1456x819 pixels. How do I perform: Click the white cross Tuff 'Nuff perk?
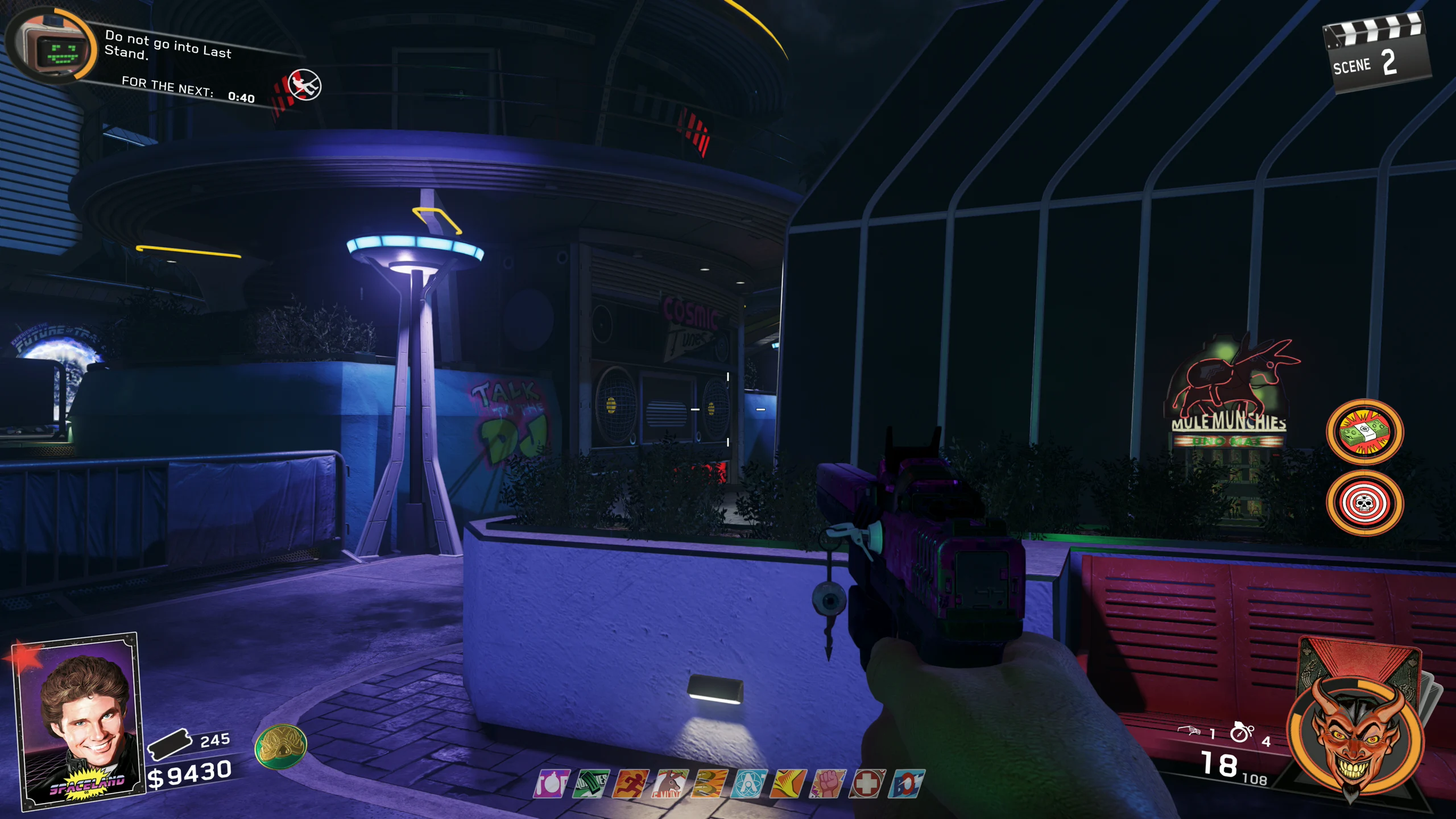(x=867, y=784)
